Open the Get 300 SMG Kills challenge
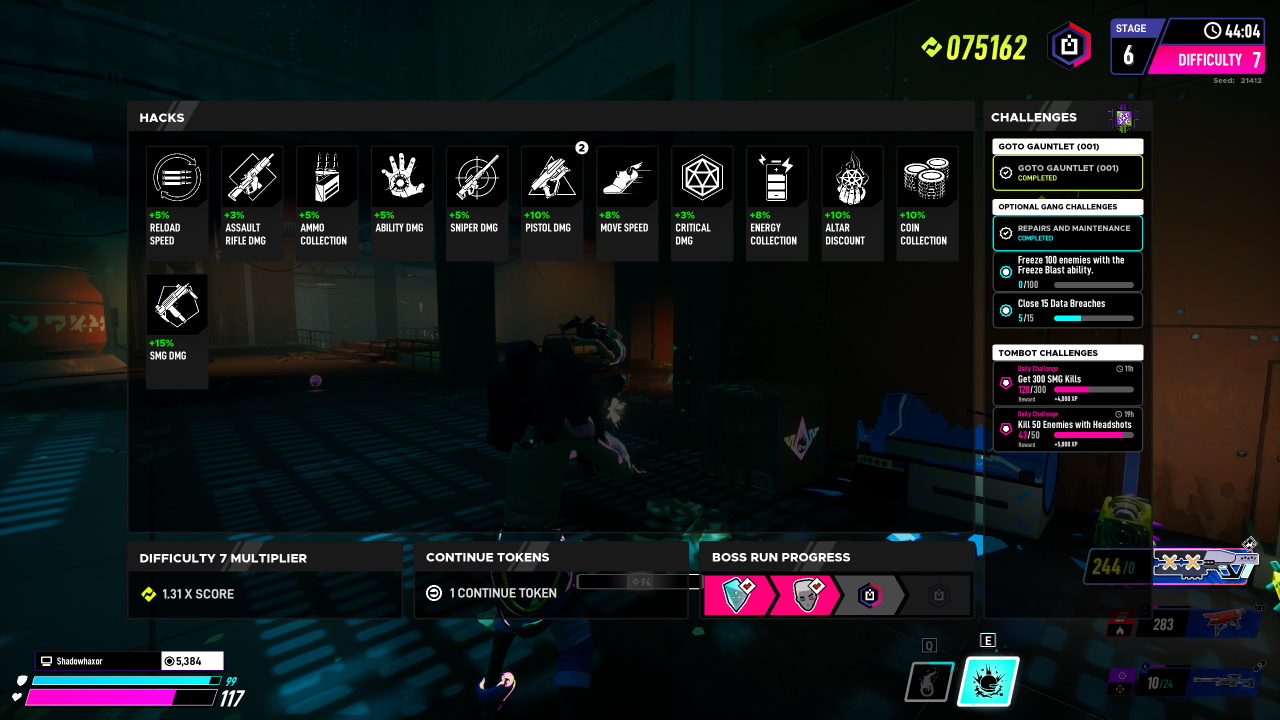This screenshot has height=720, width=1280. click(1067, 384)
